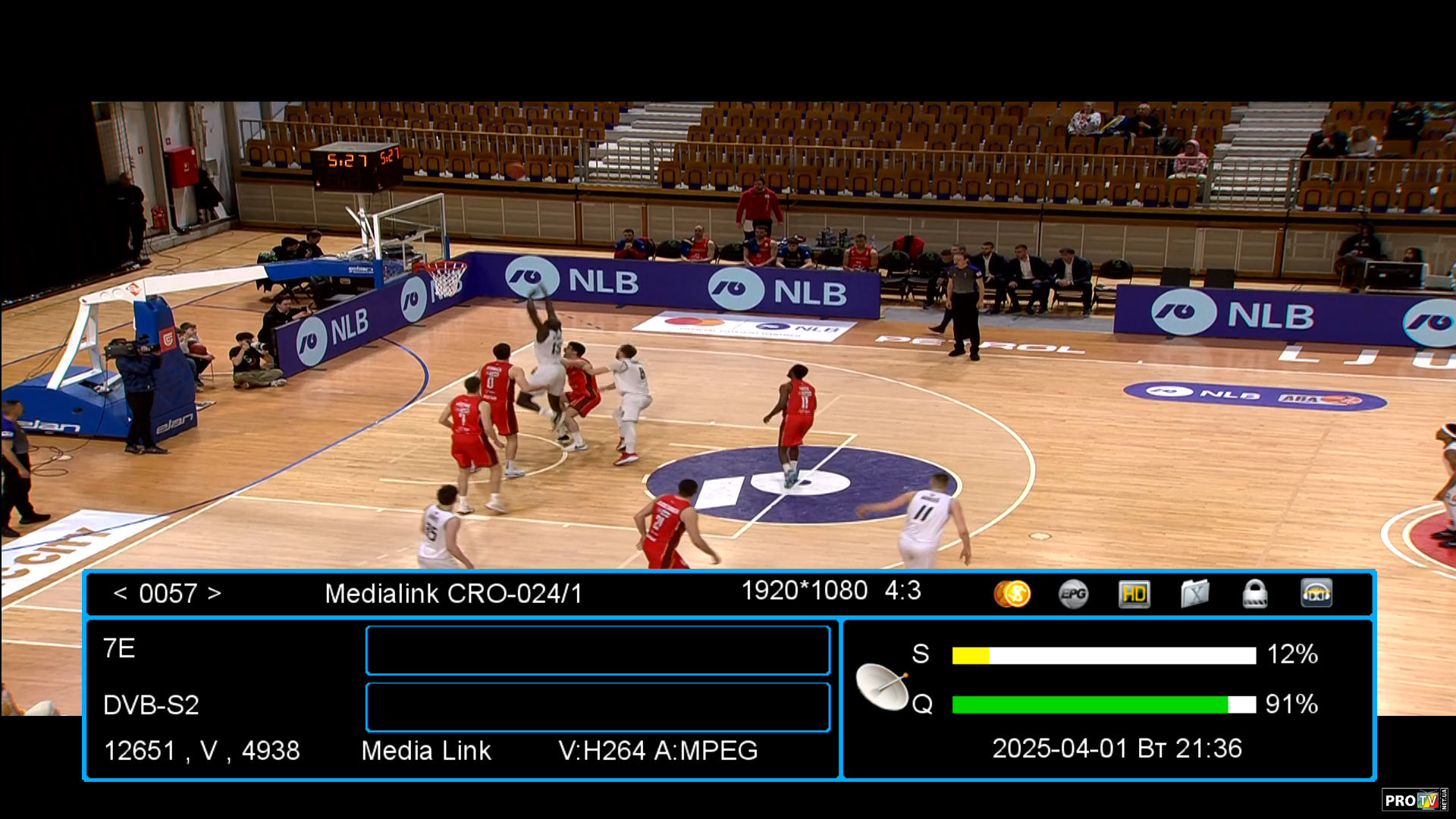Click the padlock lock icon
1456x819 pixels.
pos(1255,594)
